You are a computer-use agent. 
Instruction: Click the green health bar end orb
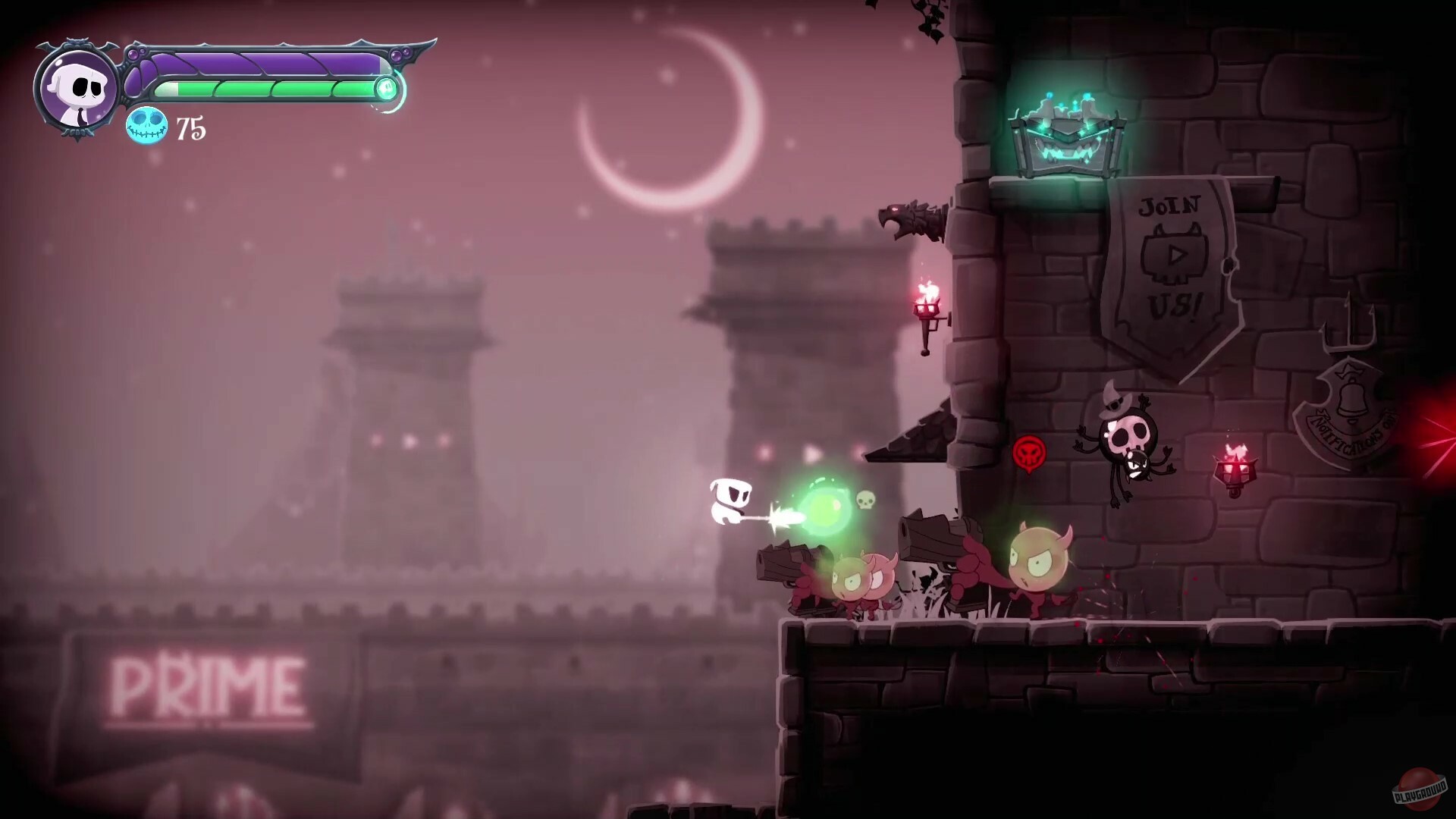[x=387, y=89]
